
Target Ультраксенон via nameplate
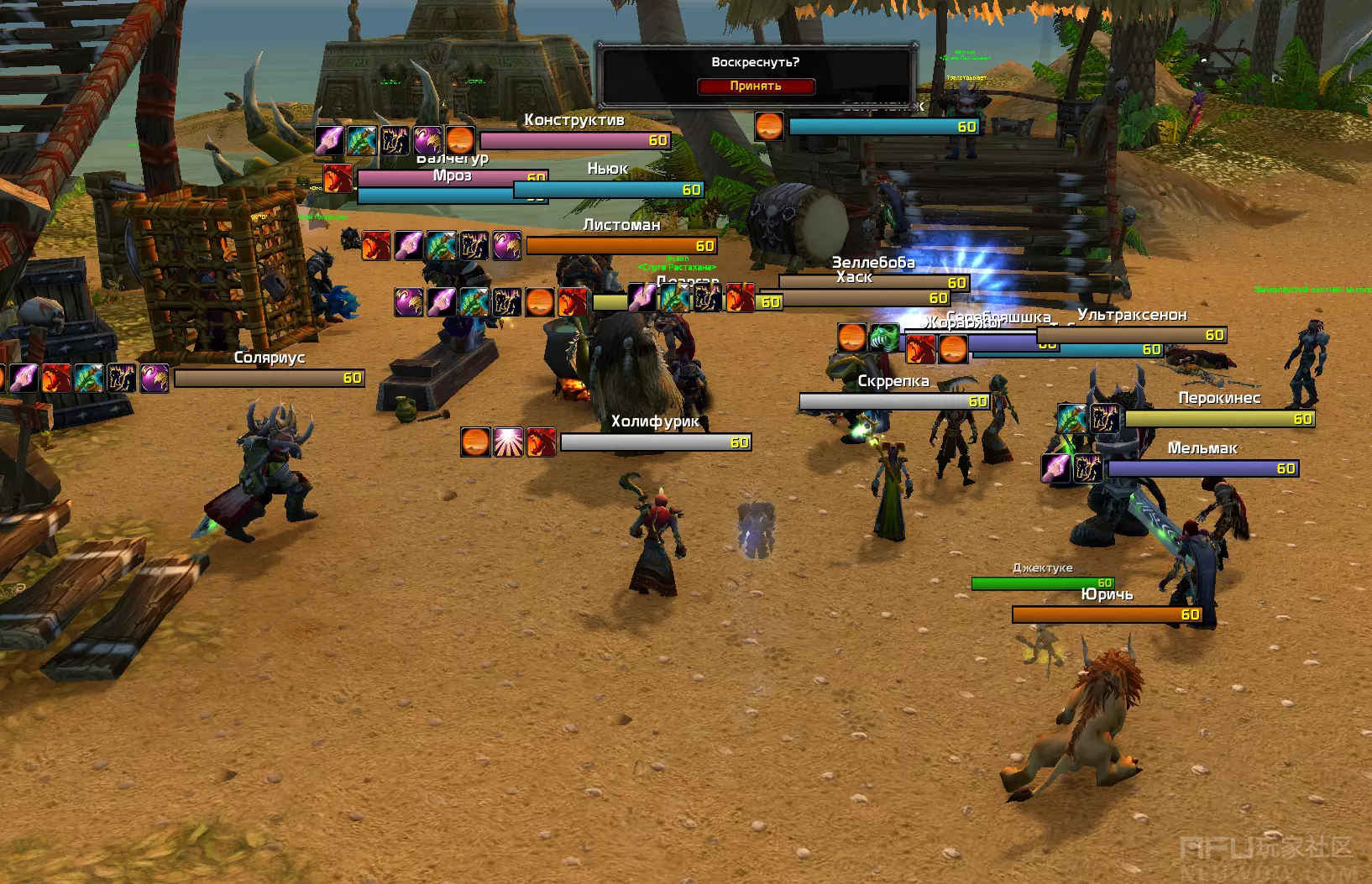pyautogui.click(x=1132, y=335)
